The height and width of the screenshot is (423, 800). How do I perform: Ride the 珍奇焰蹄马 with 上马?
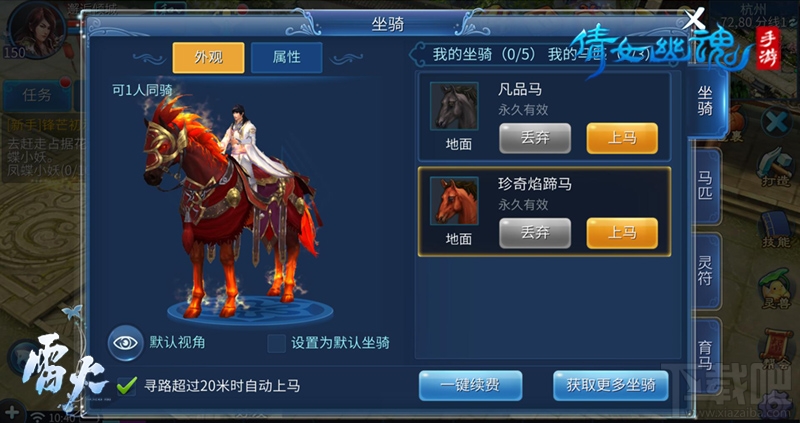(x=621, y=233)
